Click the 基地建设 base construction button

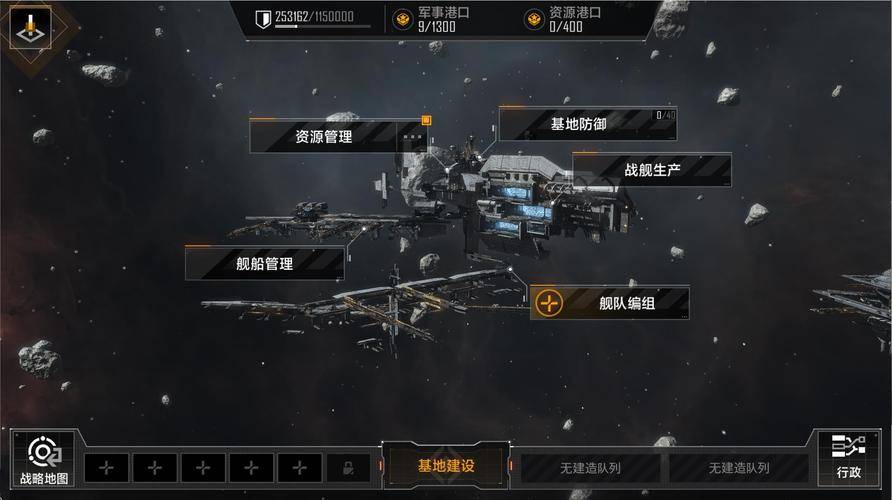pyautogui.click(x=446, y=466)
